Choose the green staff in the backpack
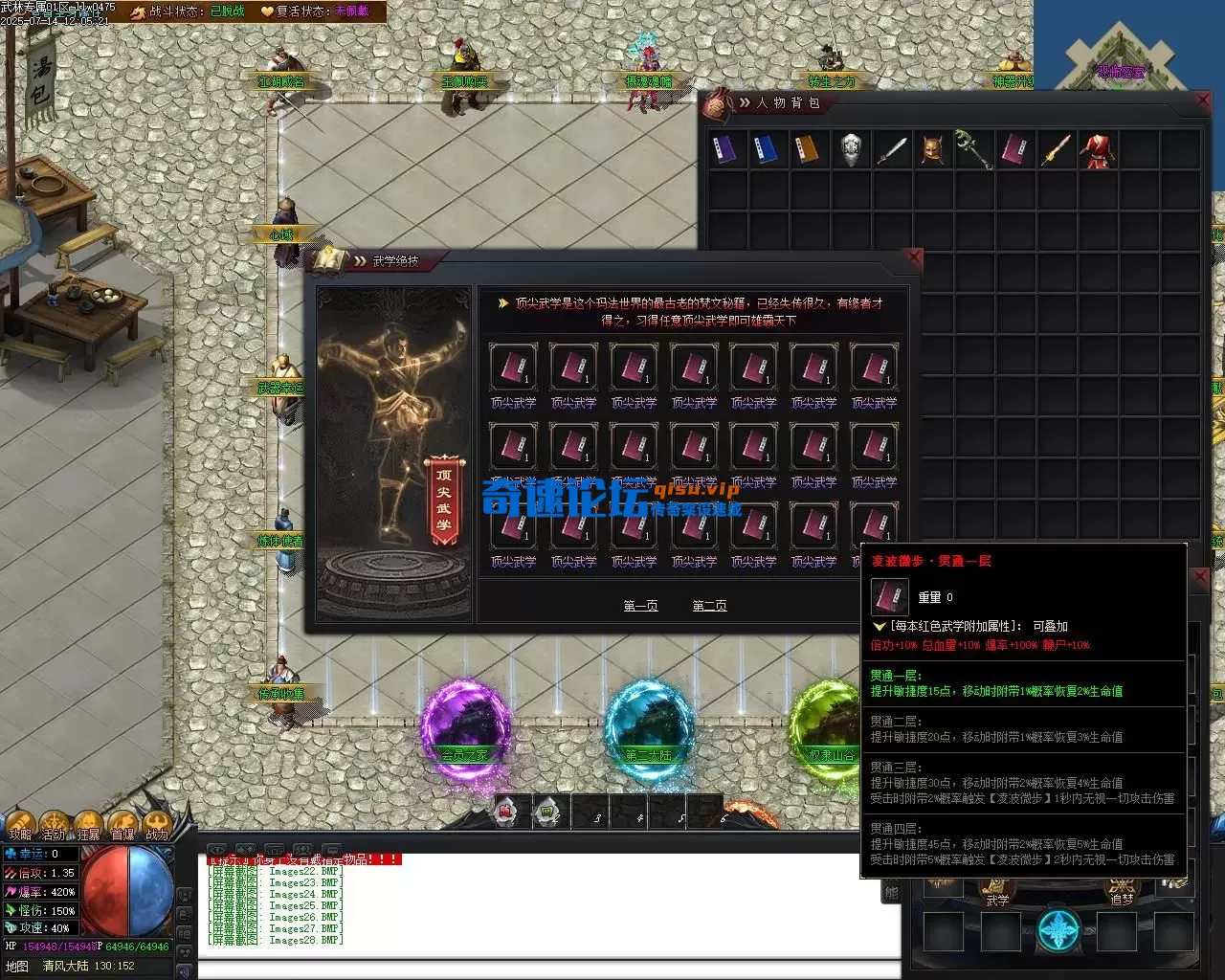The width and height of the screenshot is (1225, 980). tap(973, 149)
